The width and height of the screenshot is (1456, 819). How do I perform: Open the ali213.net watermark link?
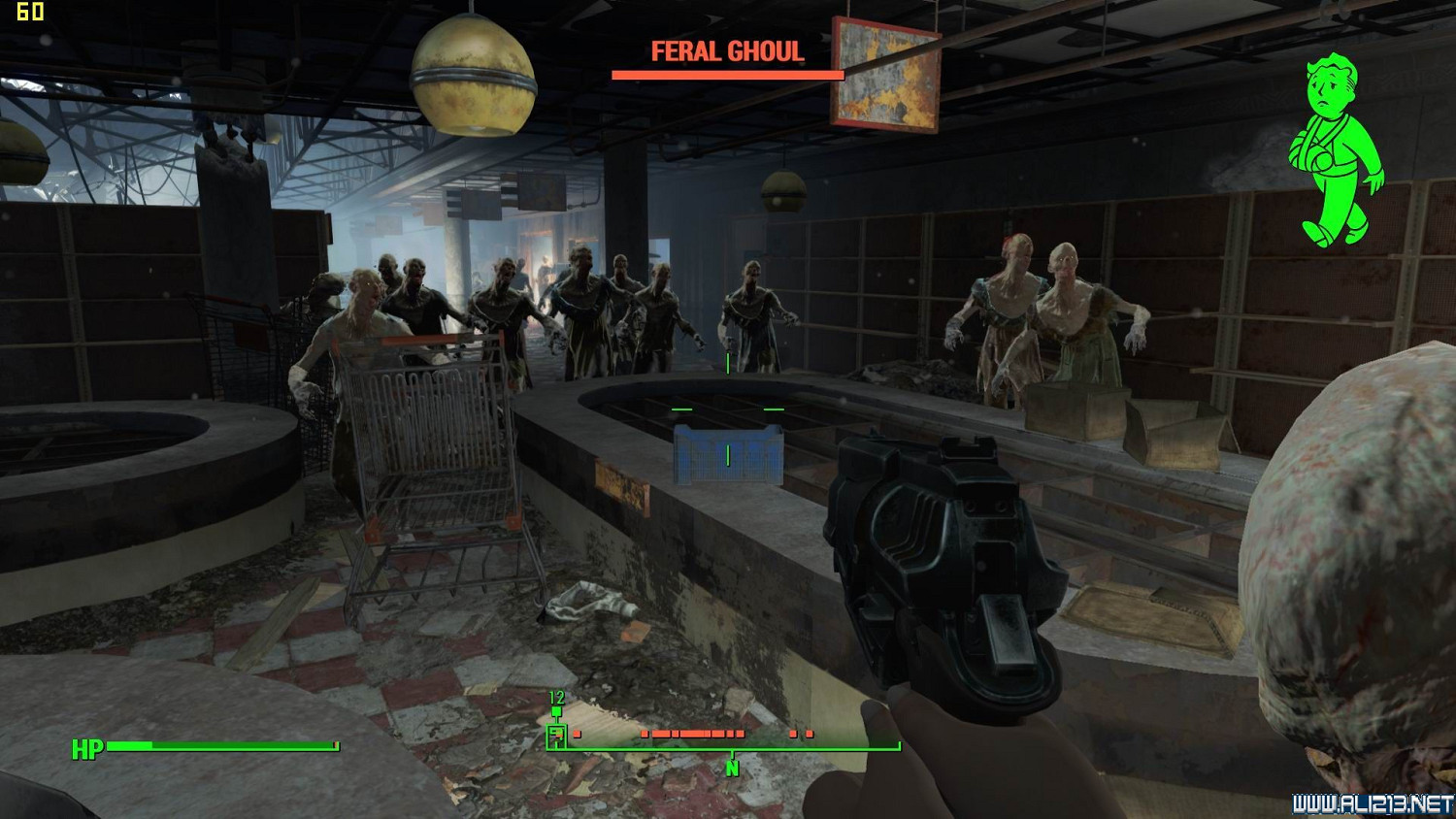click(x=1373, y=803)
